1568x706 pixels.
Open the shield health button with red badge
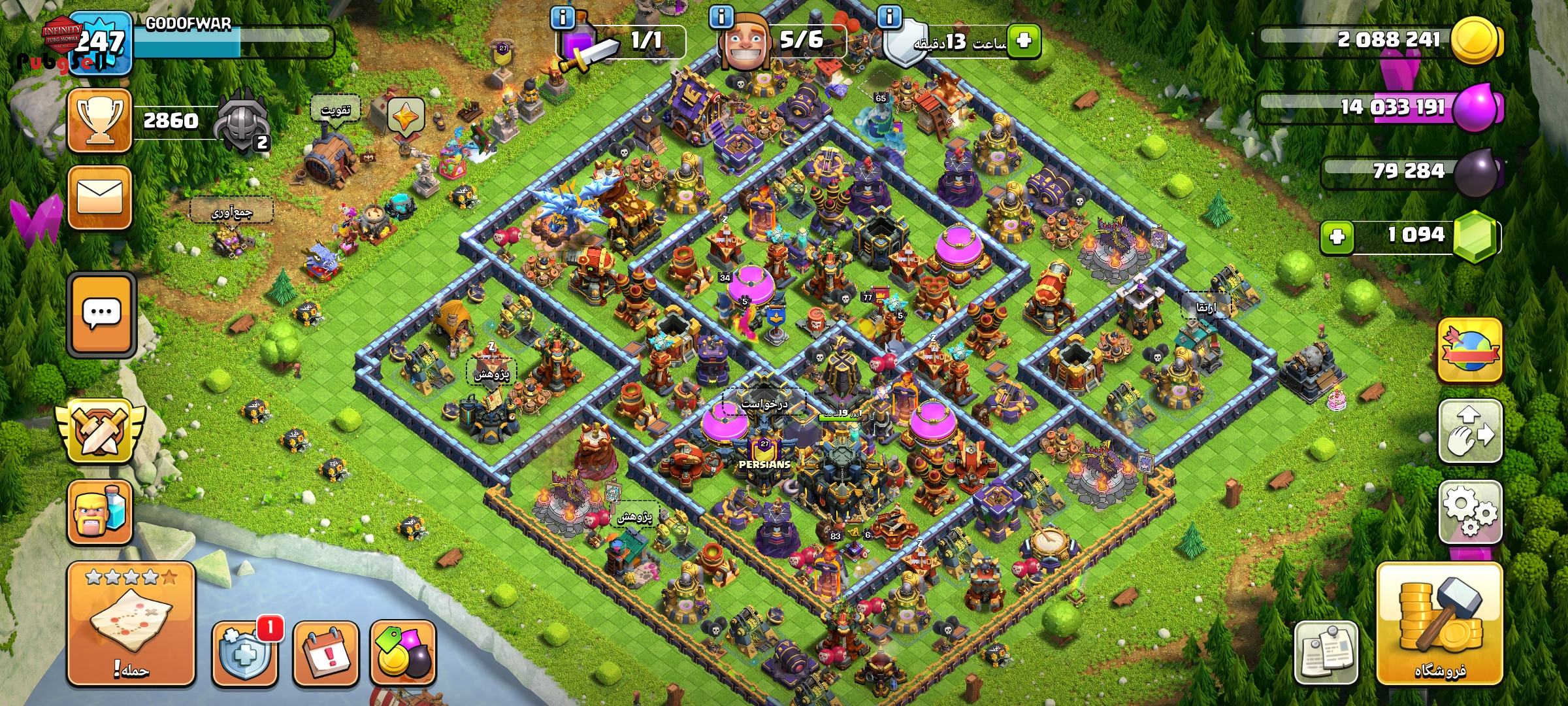coord(244,654)
